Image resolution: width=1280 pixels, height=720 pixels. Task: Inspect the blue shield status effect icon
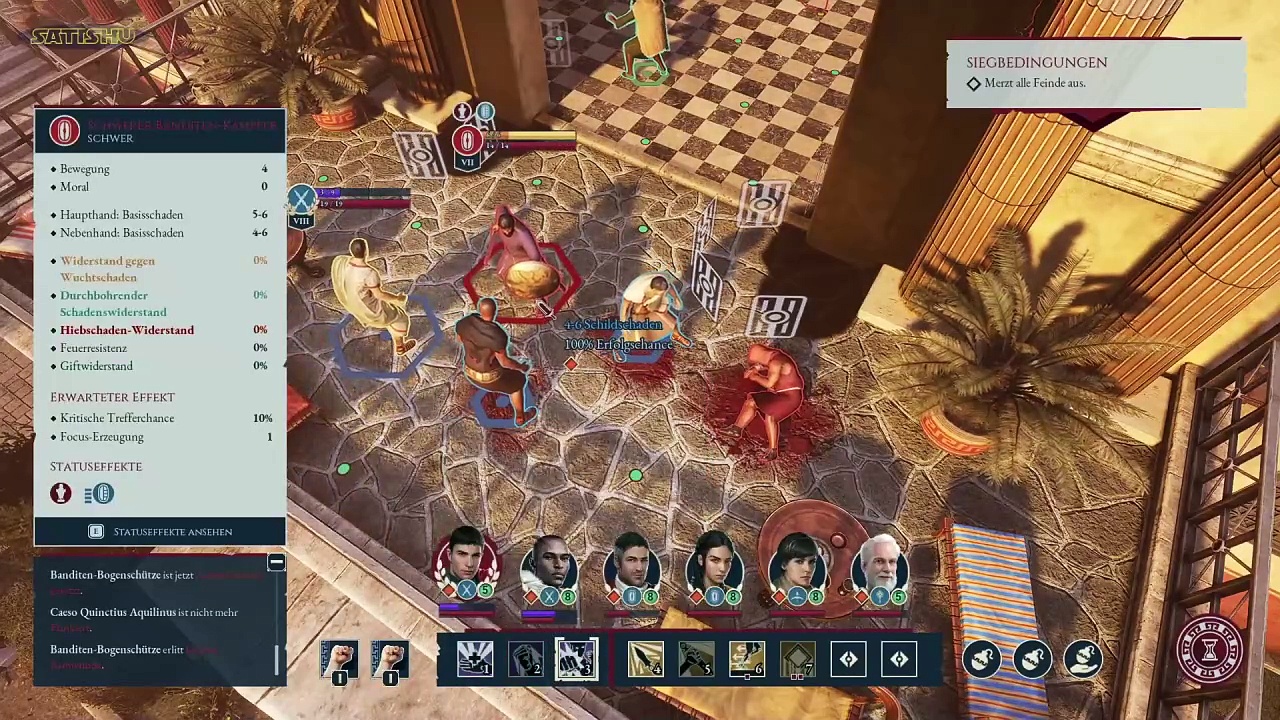[x=99, y=494]
